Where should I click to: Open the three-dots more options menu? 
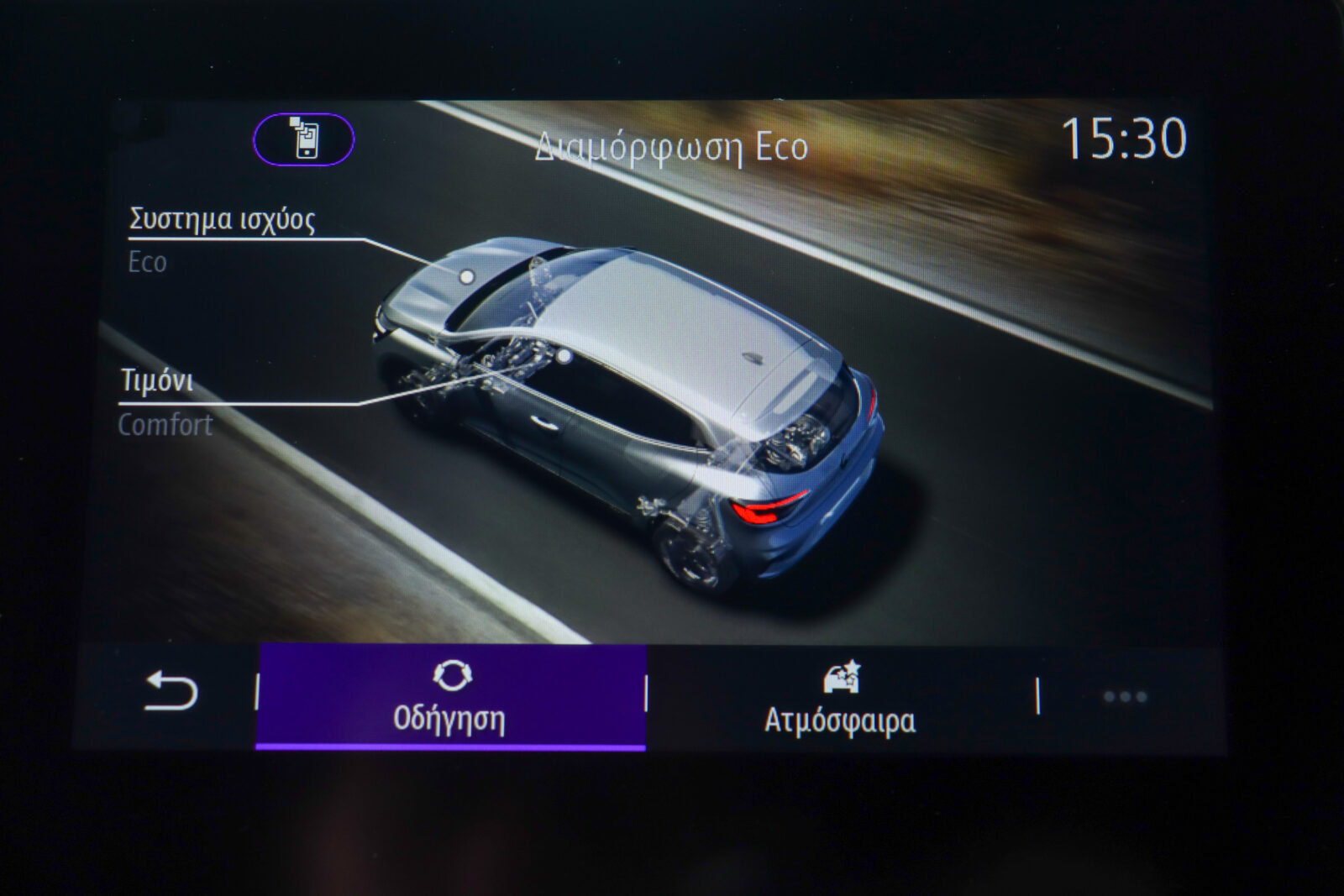(1124, 696)
